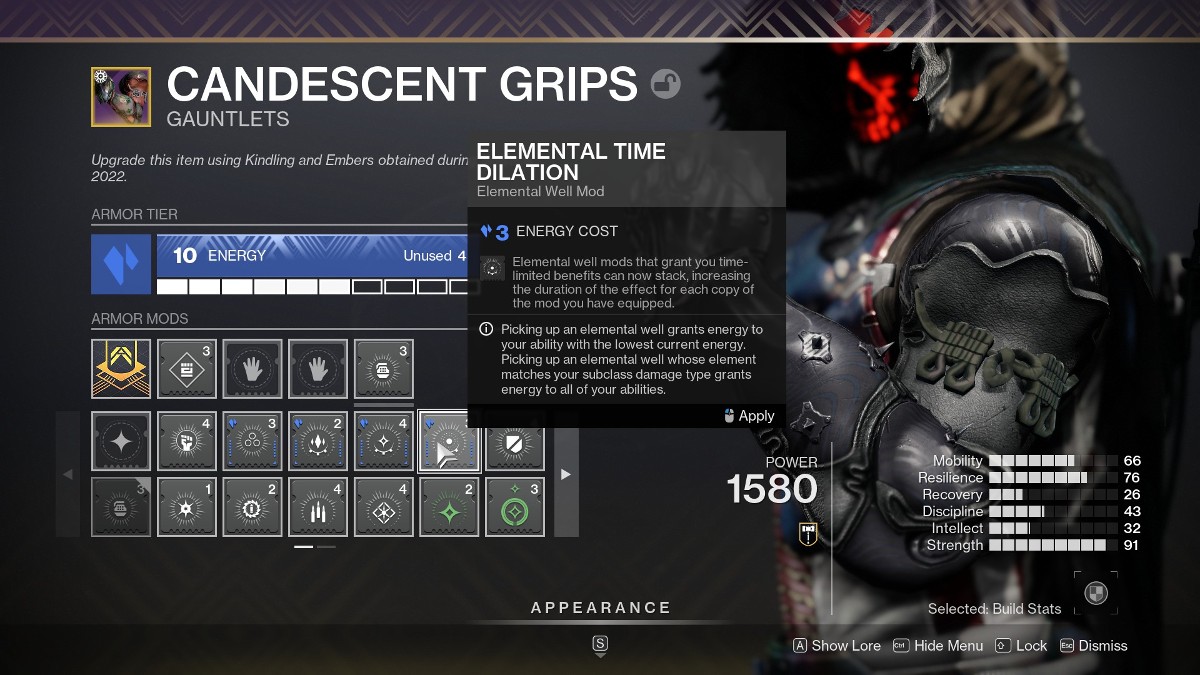Select the blue armor energy type icon

[121, 264]
